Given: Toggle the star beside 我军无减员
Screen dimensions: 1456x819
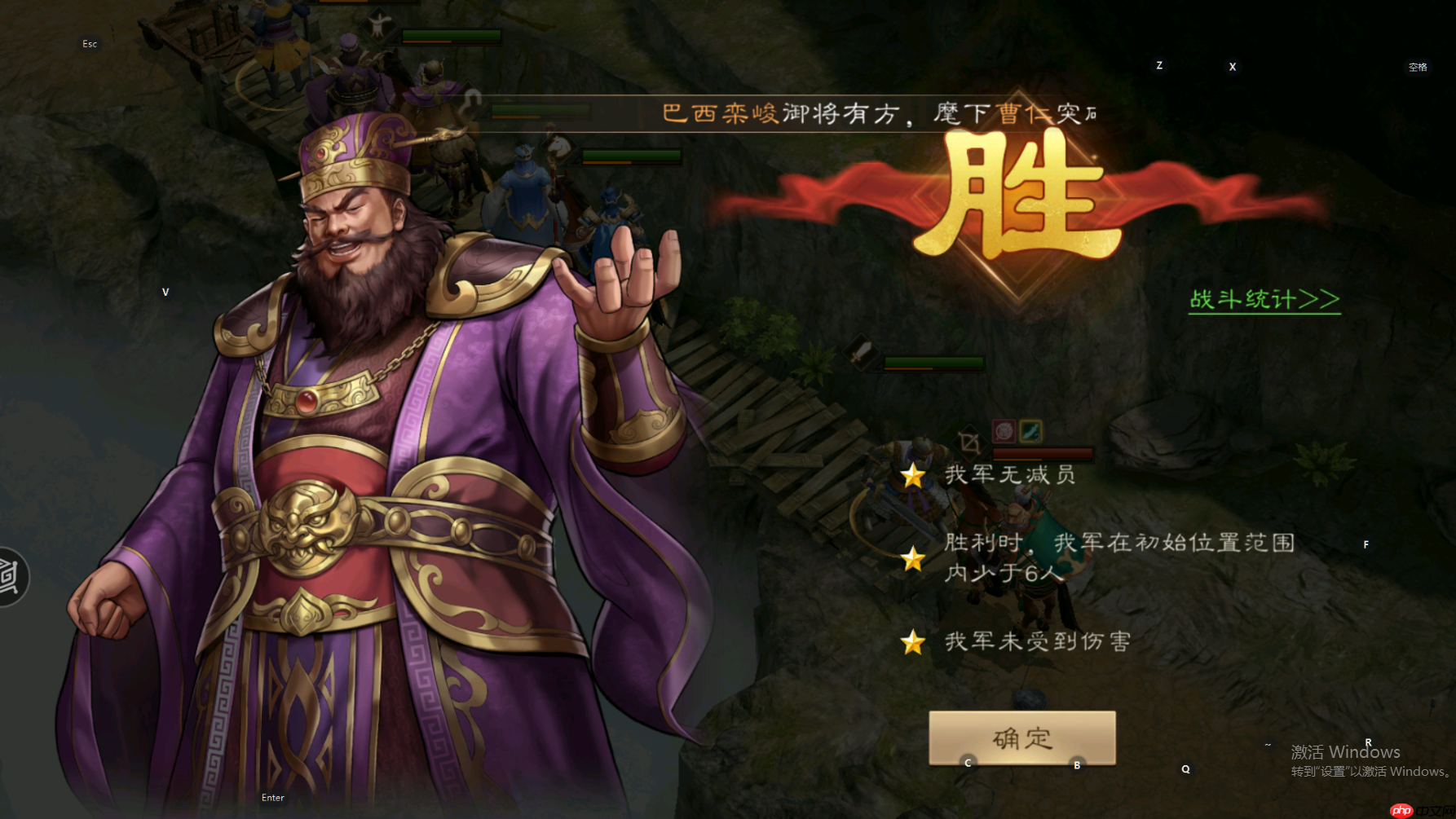Looking at the screenshot, I should point(915,476).
